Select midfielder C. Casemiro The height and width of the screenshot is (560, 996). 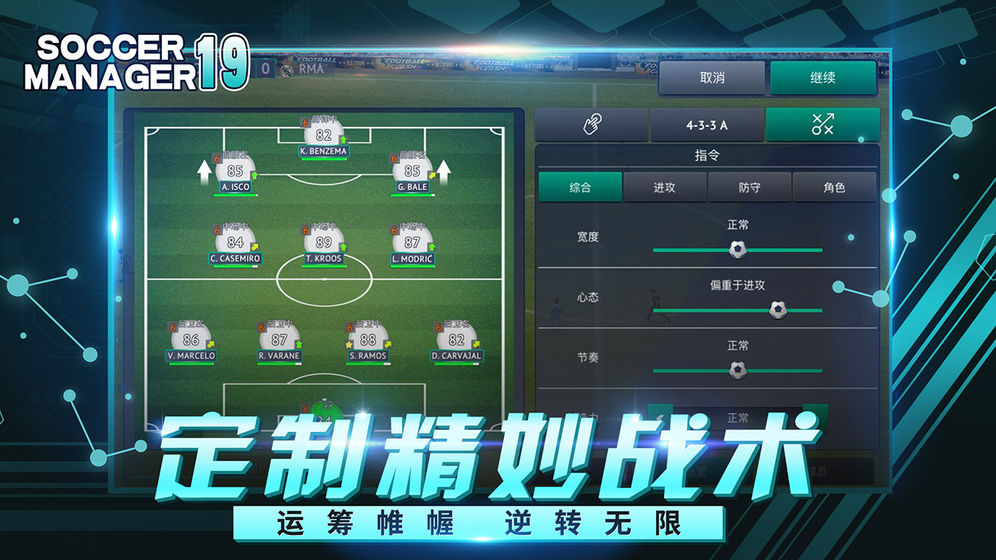click(x=235, y=245)
